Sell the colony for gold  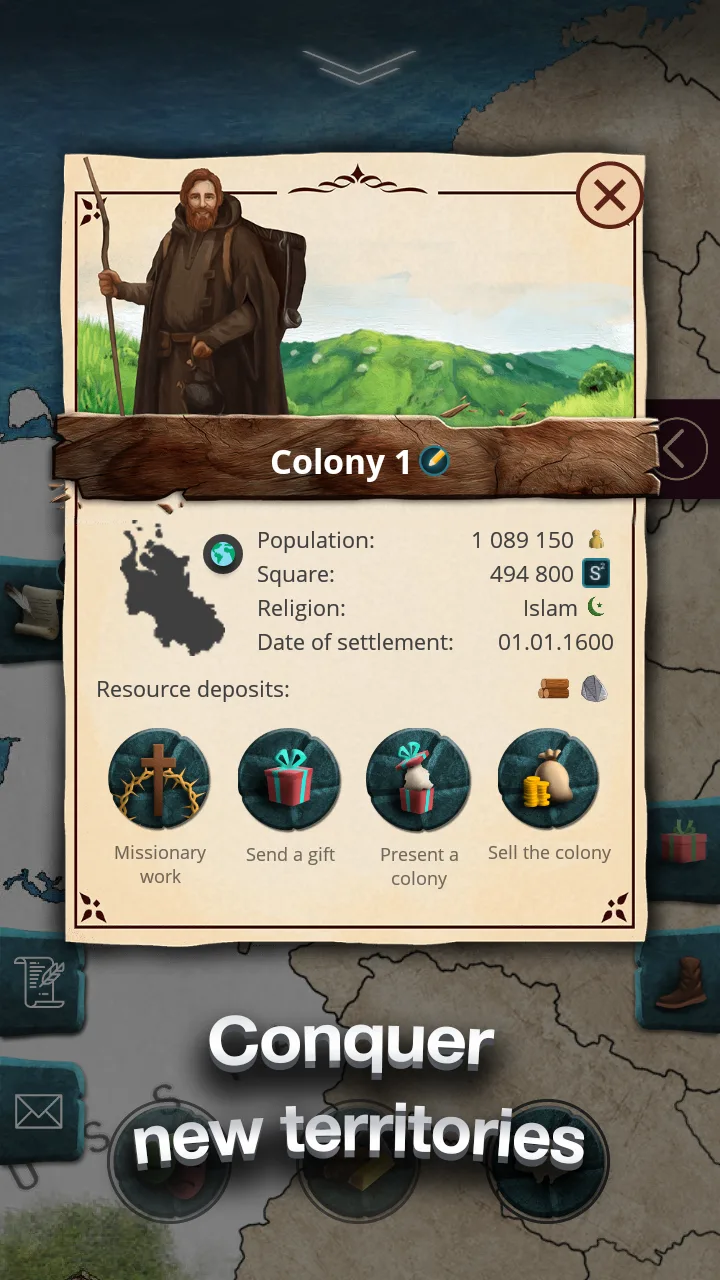pos(548,779)
